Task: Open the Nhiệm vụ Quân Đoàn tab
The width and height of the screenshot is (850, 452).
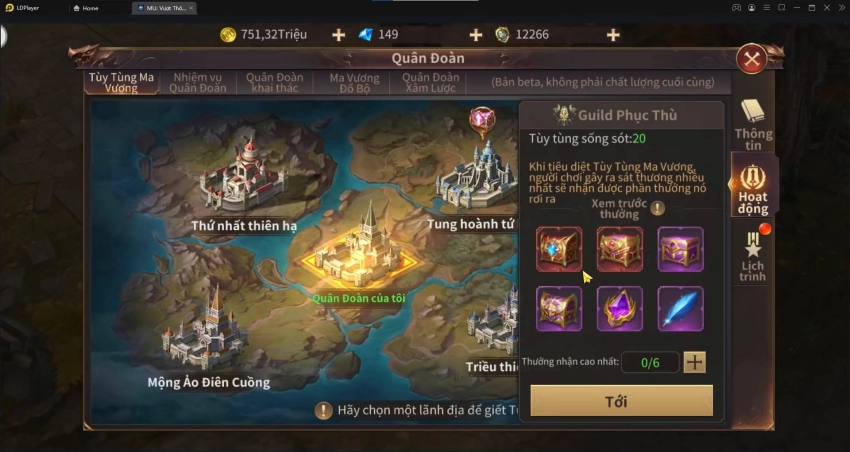Action: click(199, 82)
